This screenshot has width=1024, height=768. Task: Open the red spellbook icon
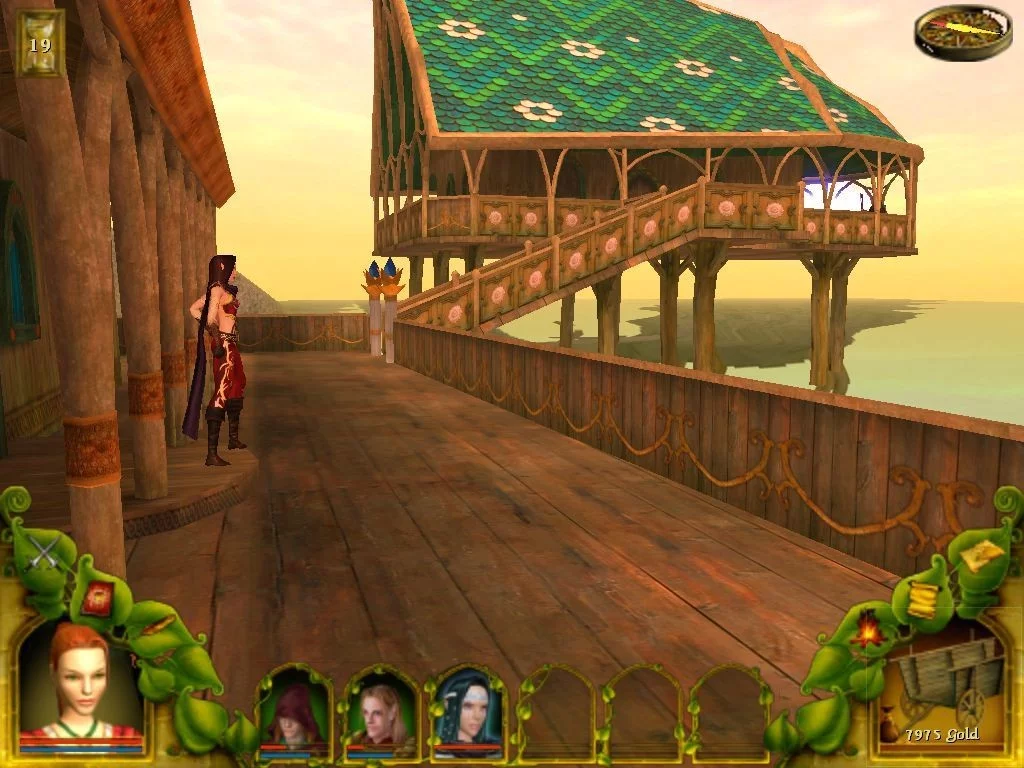pos(98,598)
